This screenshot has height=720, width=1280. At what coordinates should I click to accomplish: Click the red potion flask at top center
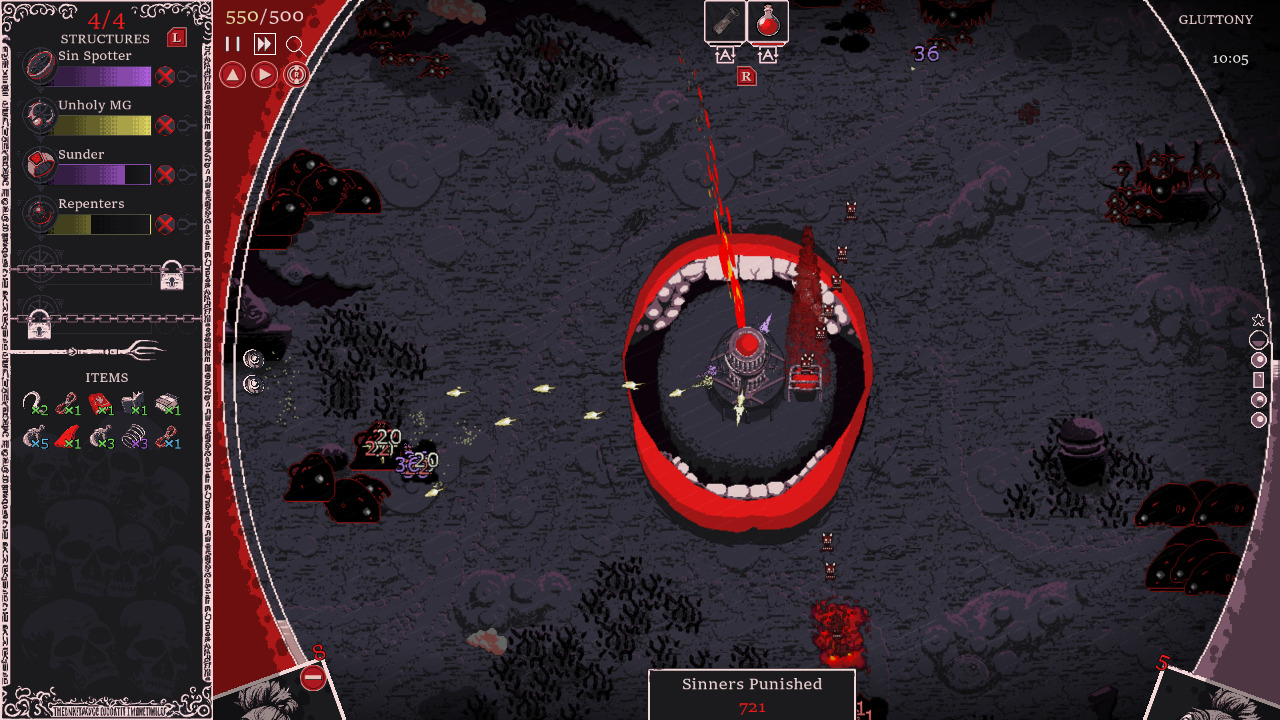769,21
